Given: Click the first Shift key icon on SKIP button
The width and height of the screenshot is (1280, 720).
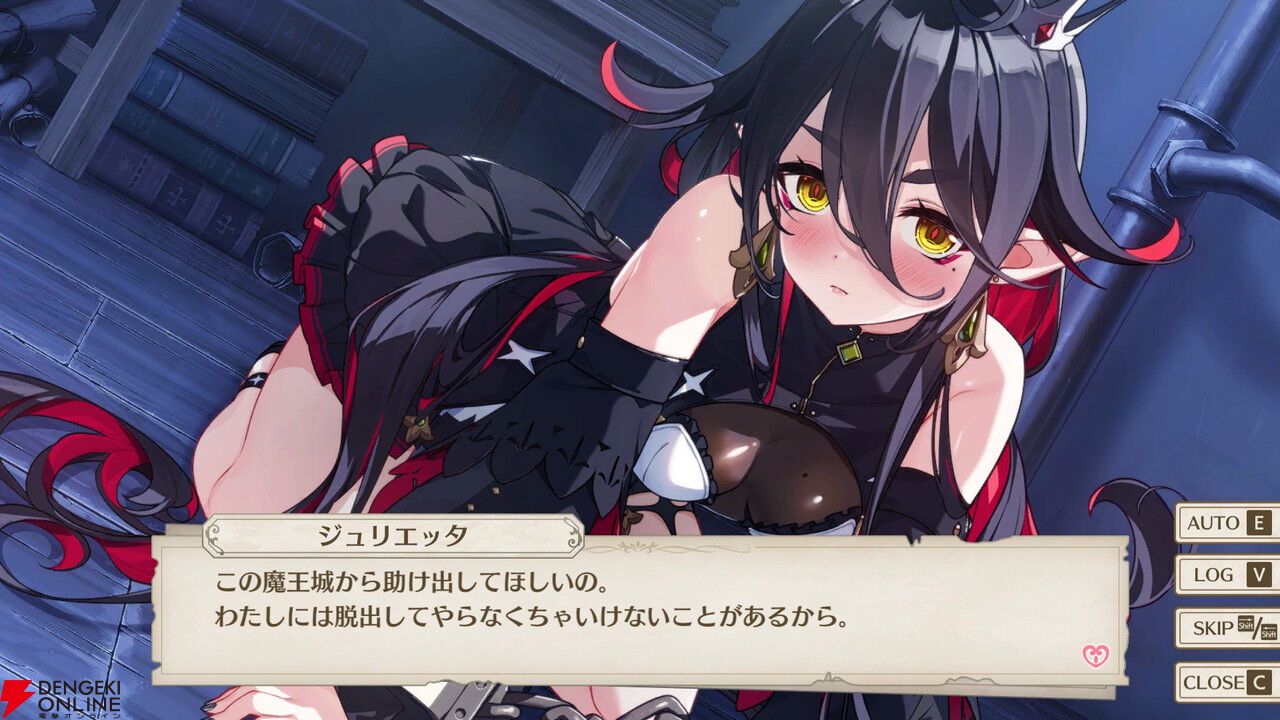Looking at the screenshot, I should (x=1246, y=624).
